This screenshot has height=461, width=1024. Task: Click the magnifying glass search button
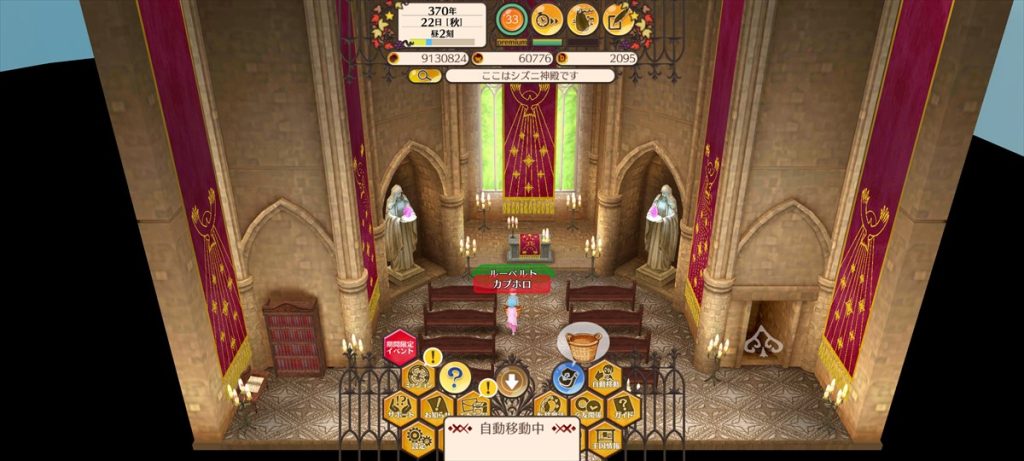(x=424, y=75)
